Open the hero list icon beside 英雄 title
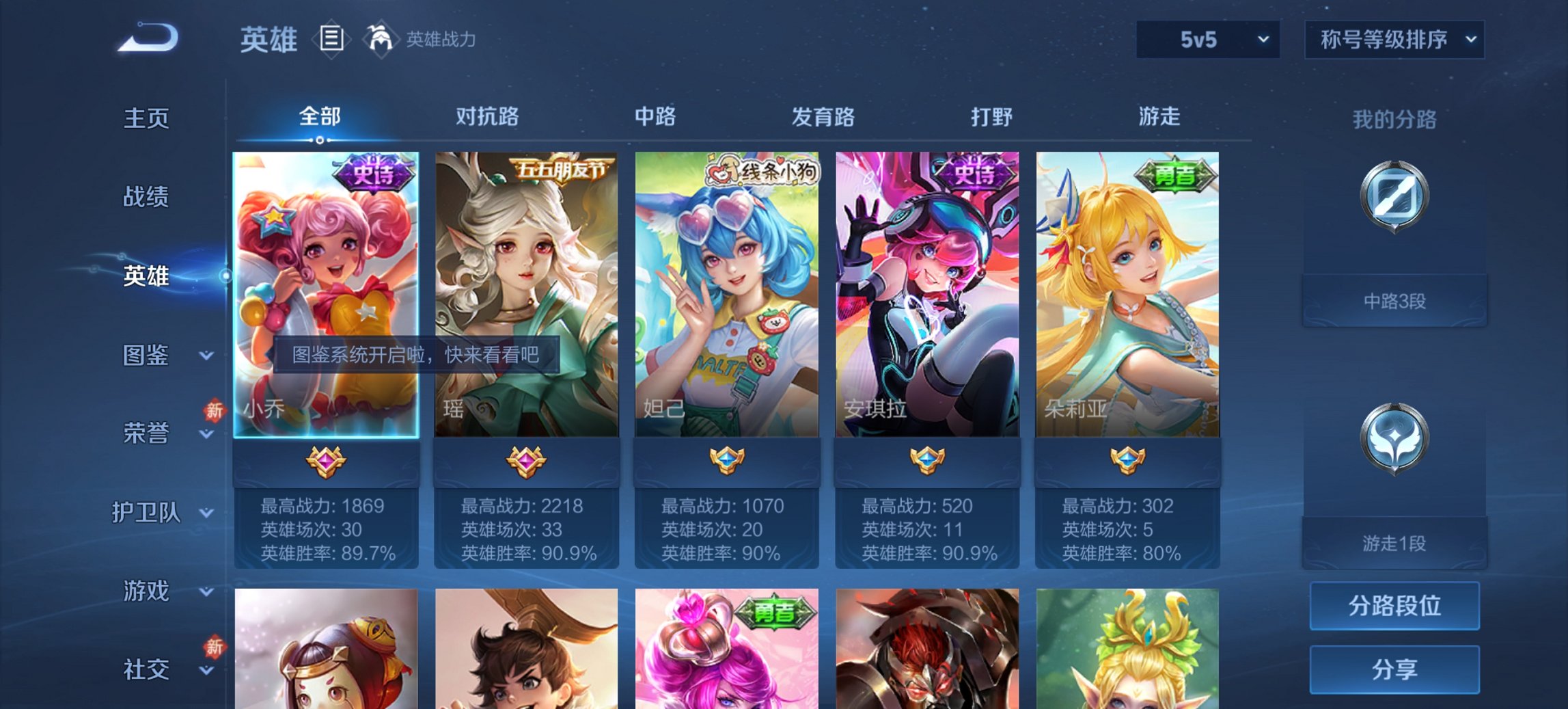 tap(331, 40)
